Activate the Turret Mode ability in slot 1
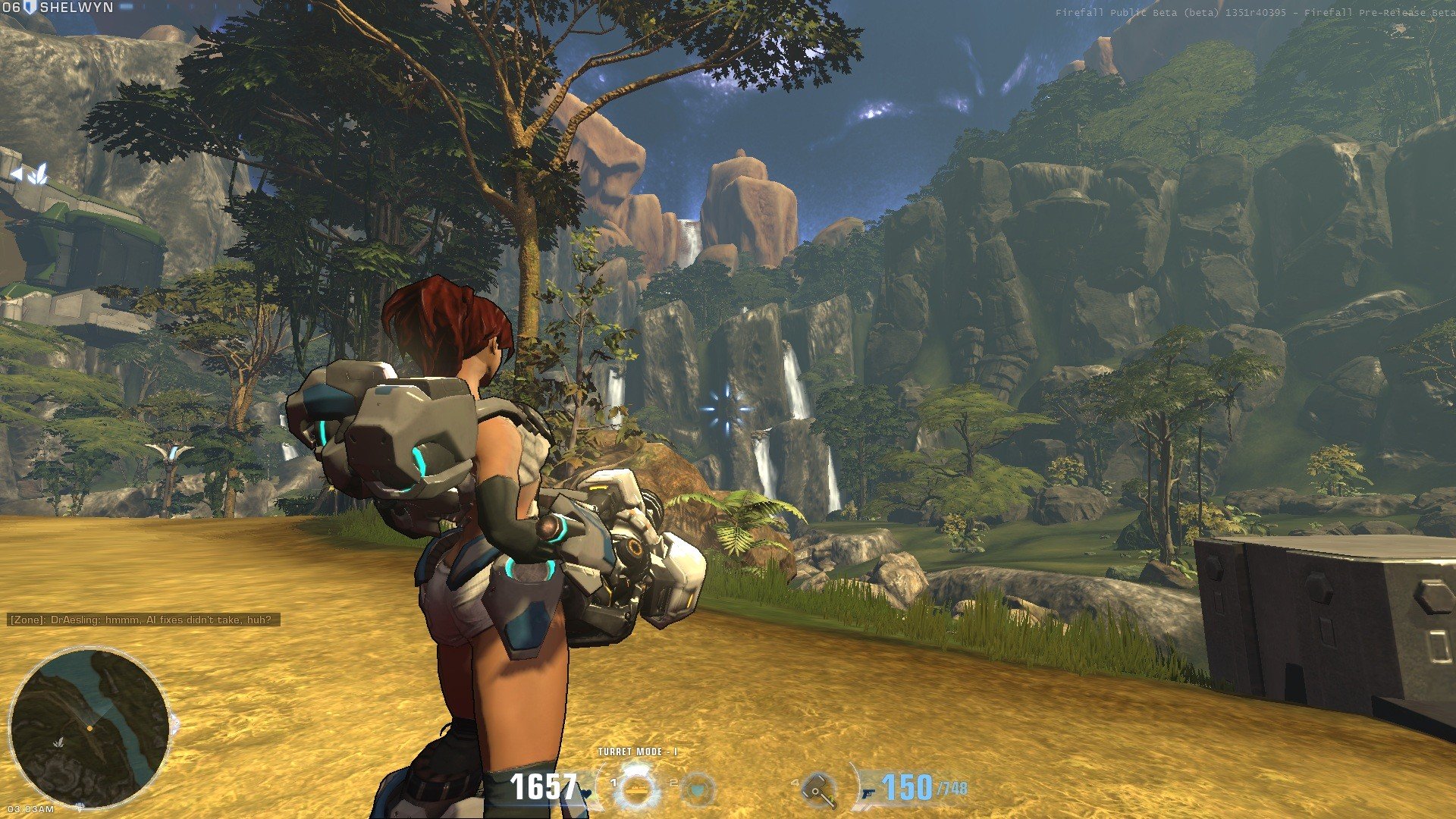 click(637, 788)
